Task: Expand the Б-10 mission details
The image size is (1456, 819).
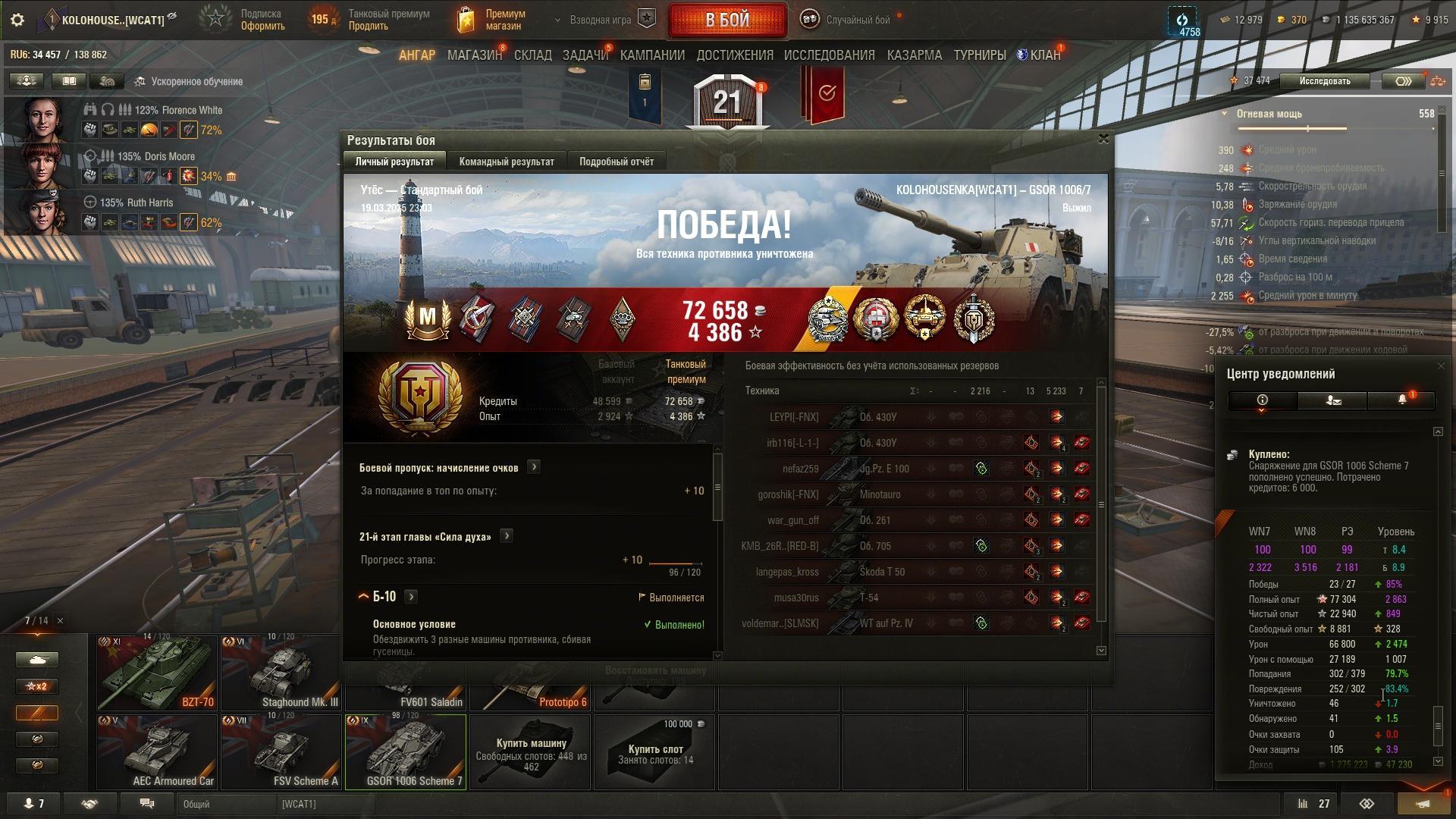Action: [411, 597]
